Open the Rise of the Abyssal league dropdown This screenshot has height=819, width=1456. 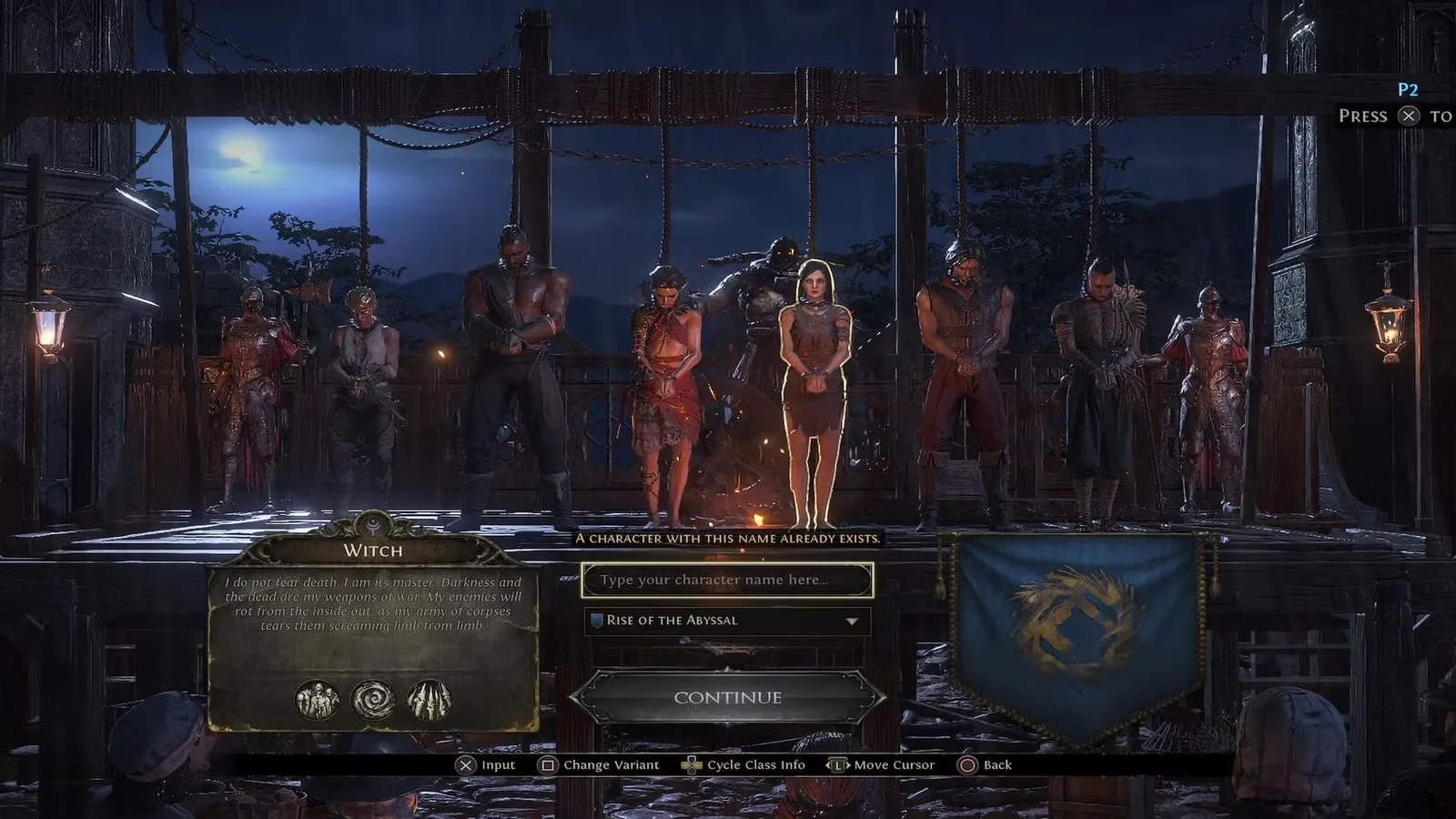[x=727, y=621]
